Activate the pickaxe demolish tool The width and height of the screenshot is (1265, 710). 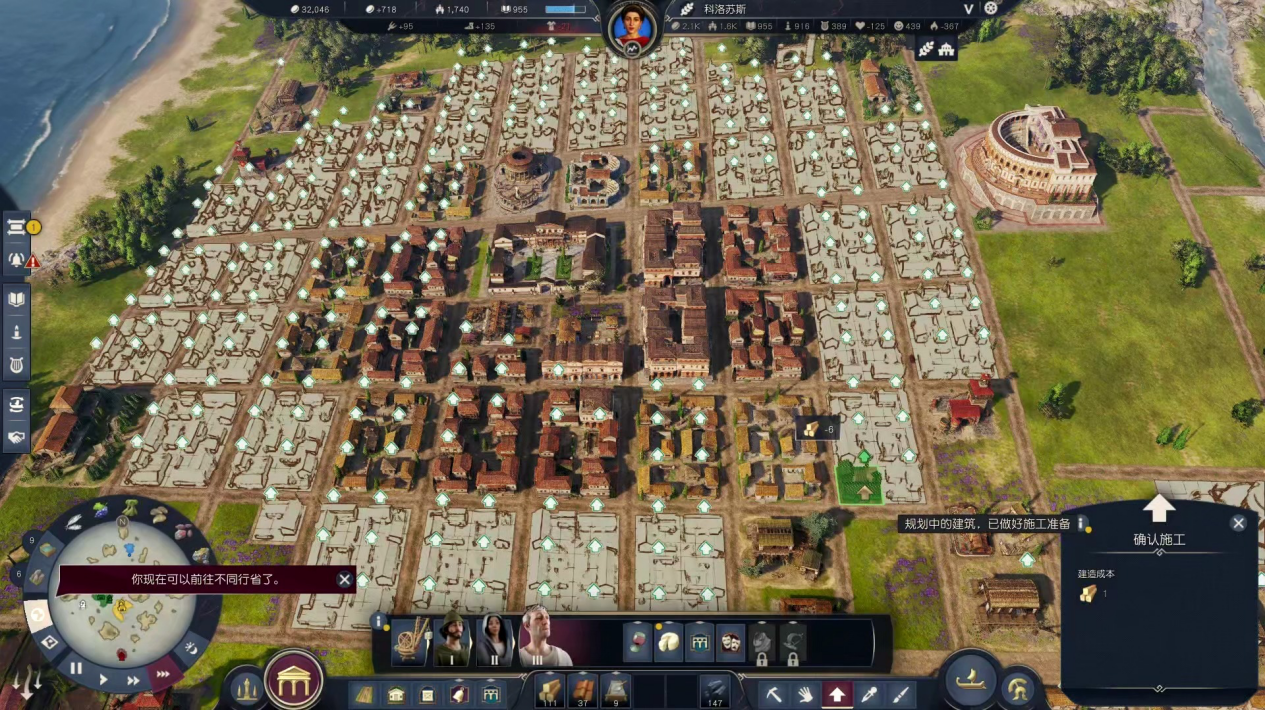point(774,693)
